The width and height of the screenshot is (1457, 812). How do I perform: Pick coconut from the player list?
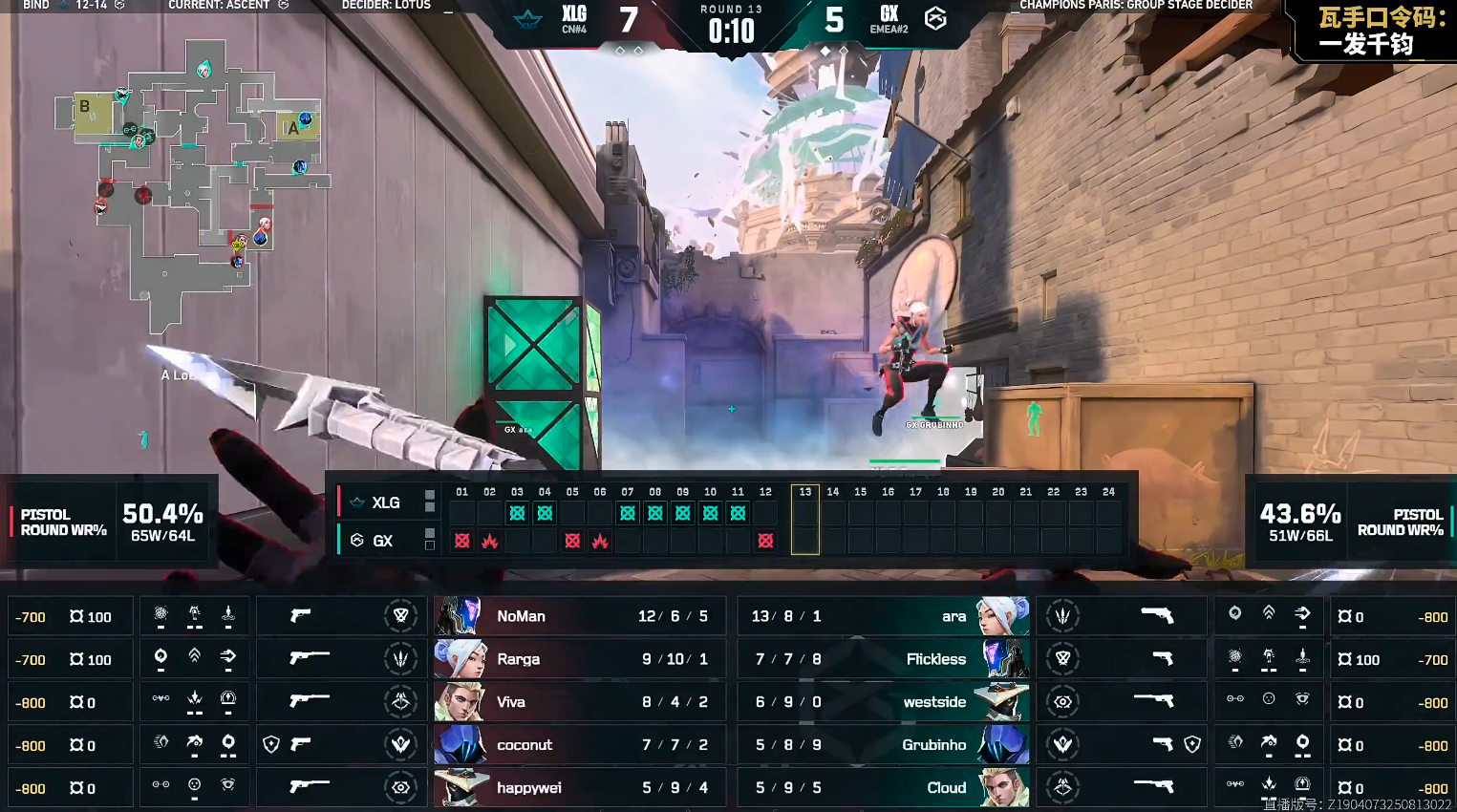click(579, 745)
